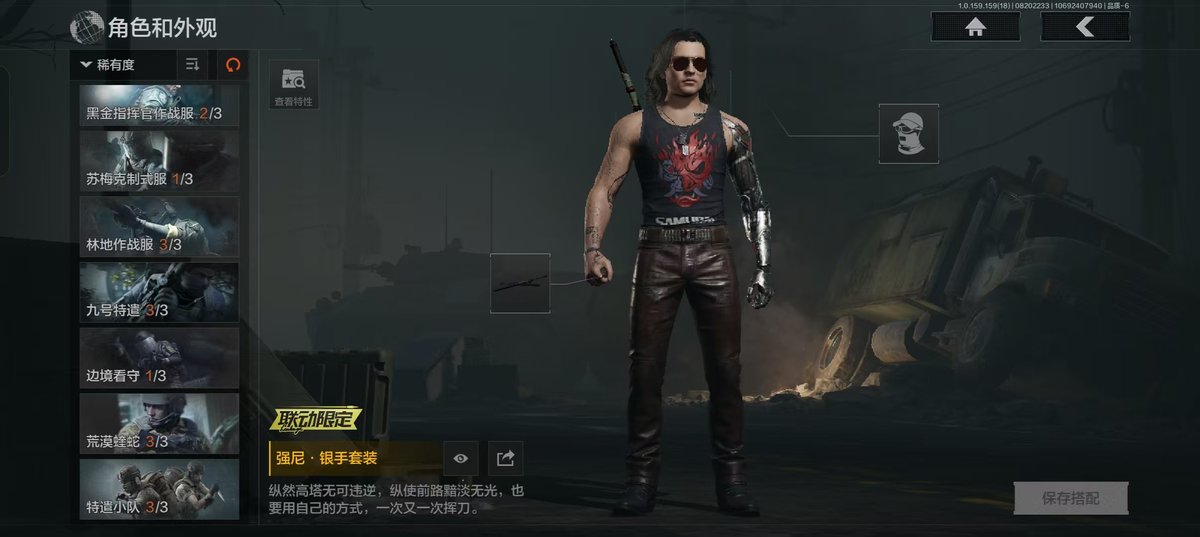1200x537 pixels.
Task: Select the 边境看守 outfit
Action: [x=159, y=357]
